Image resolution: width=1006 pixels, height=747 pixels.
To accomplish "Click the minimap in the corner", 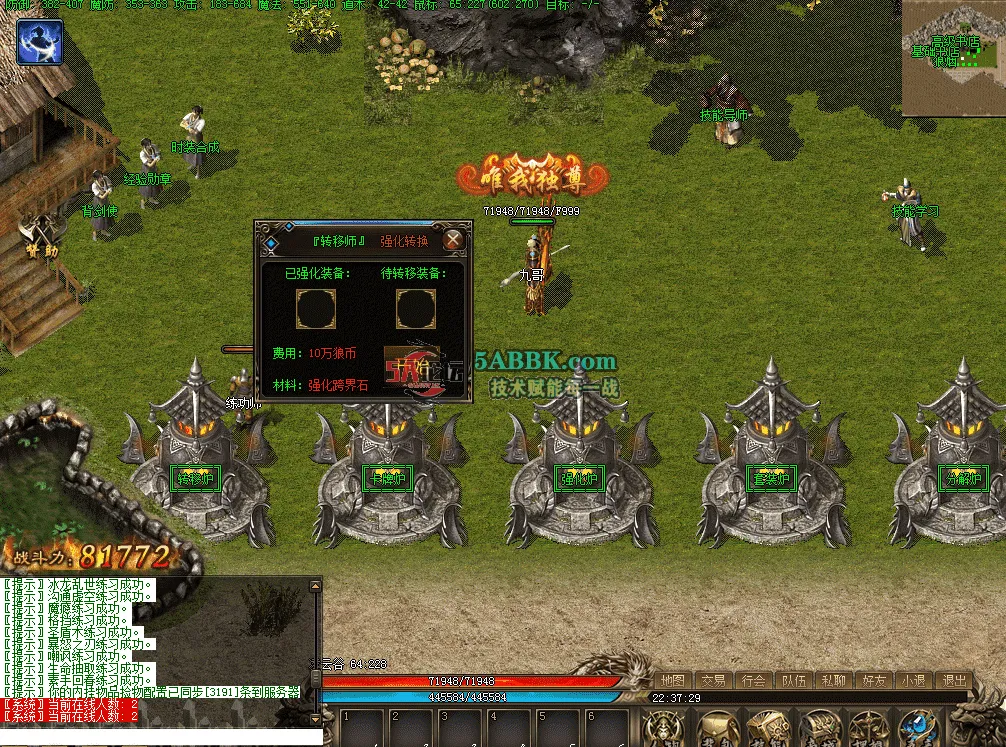I will coord(953,58).
